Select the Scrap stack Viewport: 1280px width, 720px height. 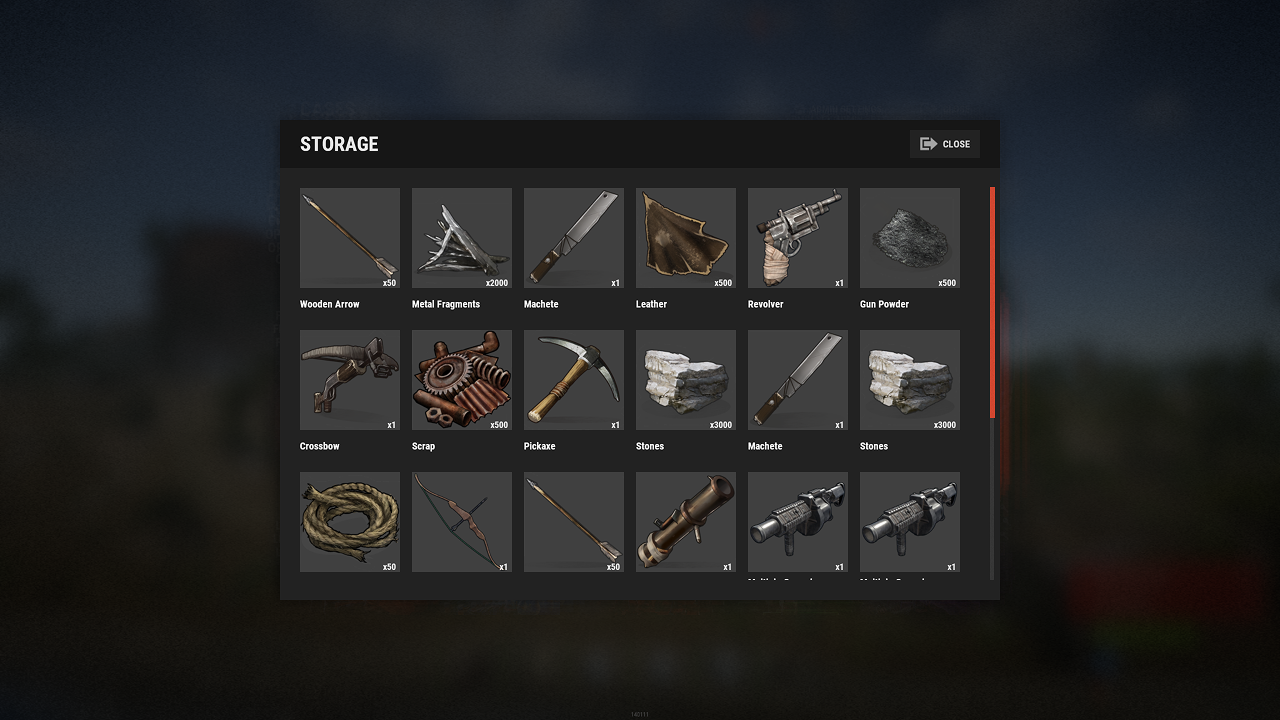(462, 380)
